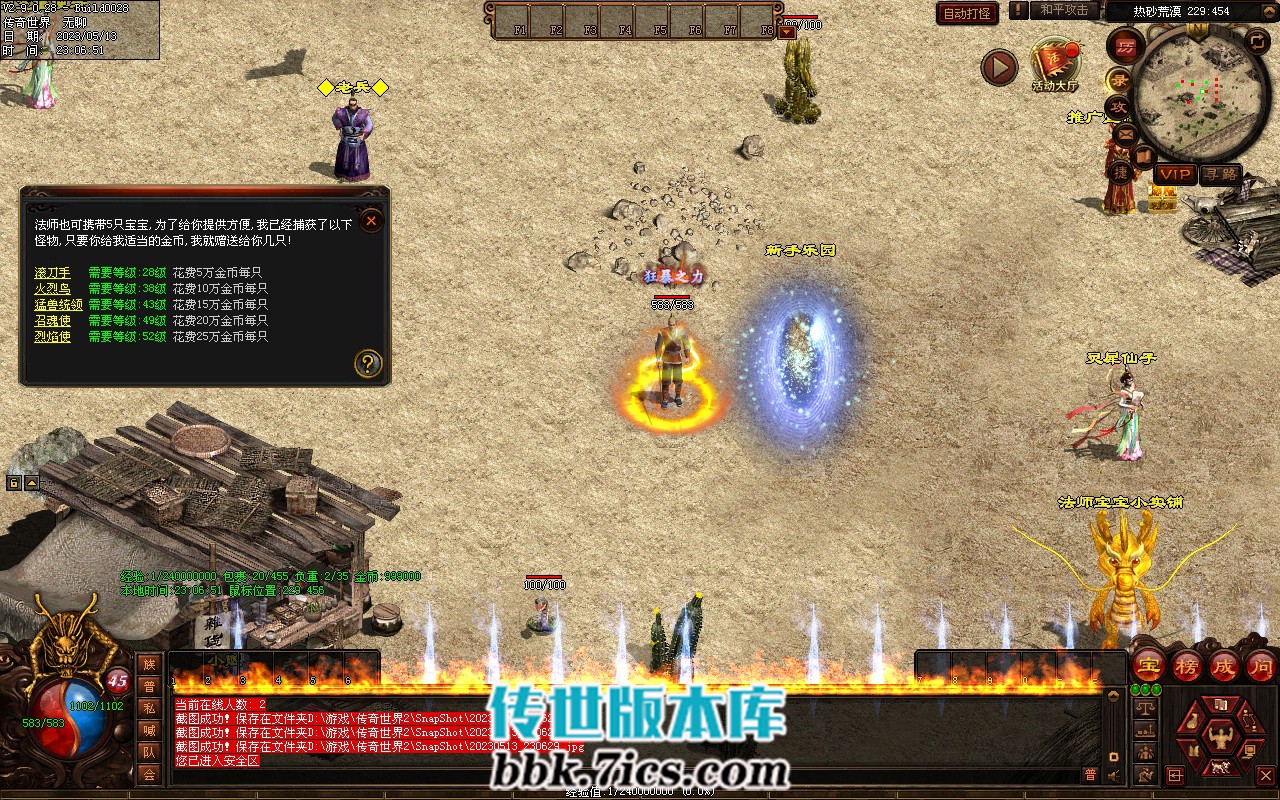Open the dialogue's question mark help

[x=368, y=363]
